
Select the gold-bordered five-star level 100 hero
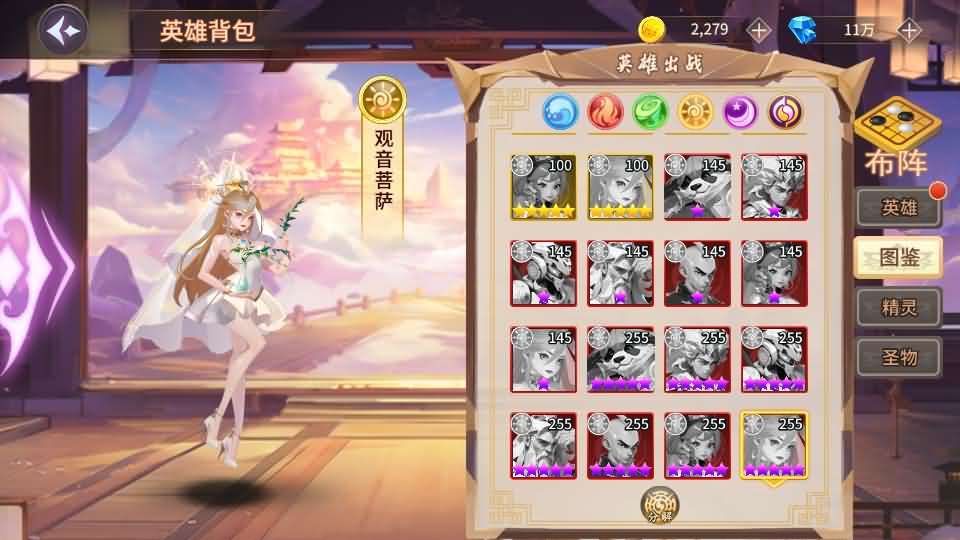click(x=544, y=187)
